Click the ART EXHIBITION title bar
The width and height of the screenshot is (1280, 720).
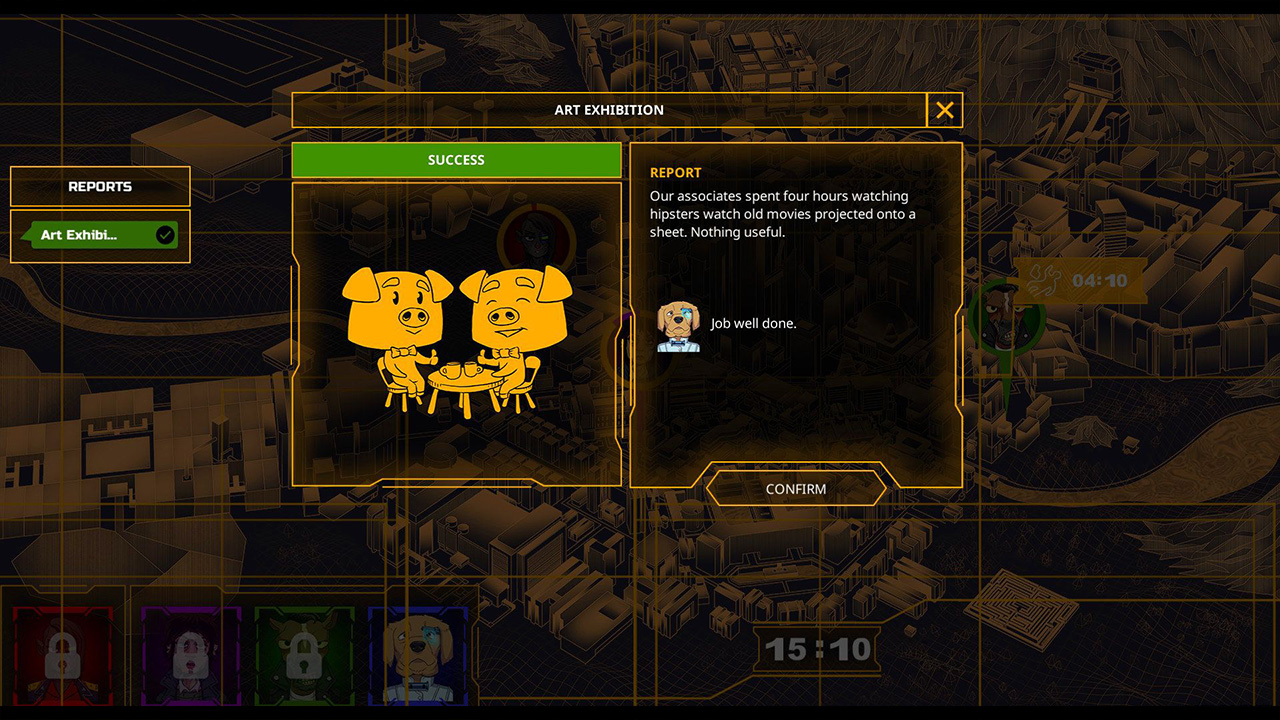[x=611, y=110]
